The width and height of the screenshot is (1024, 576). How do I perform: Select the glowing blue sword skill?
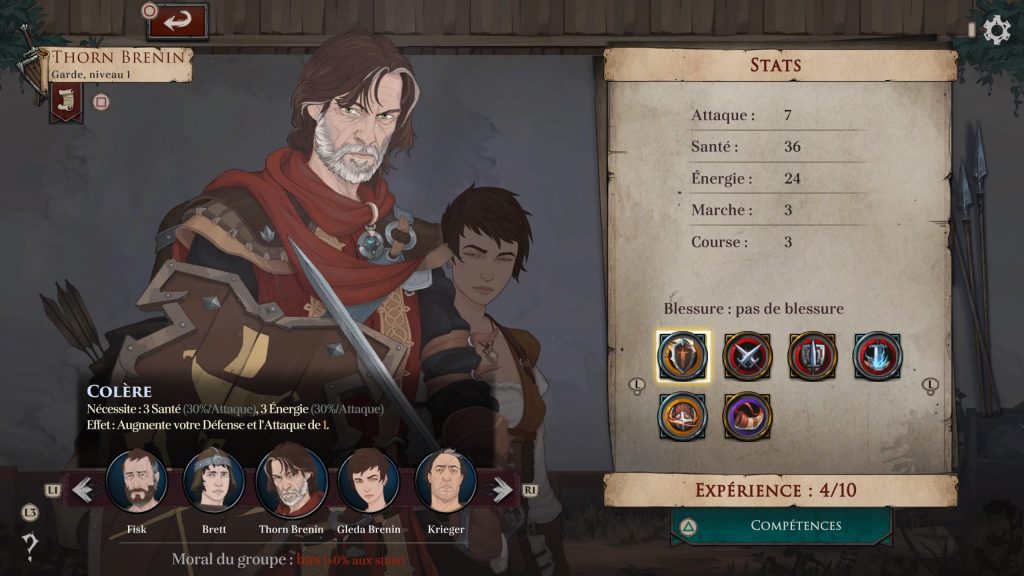(877, 356)
